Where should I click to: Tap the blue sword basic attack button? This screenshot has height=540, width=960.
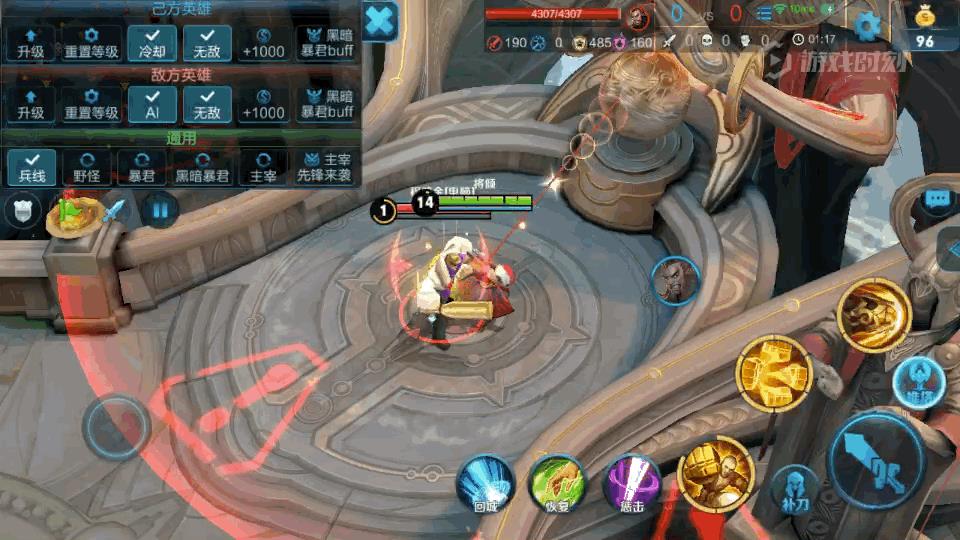tap(877, 462)
